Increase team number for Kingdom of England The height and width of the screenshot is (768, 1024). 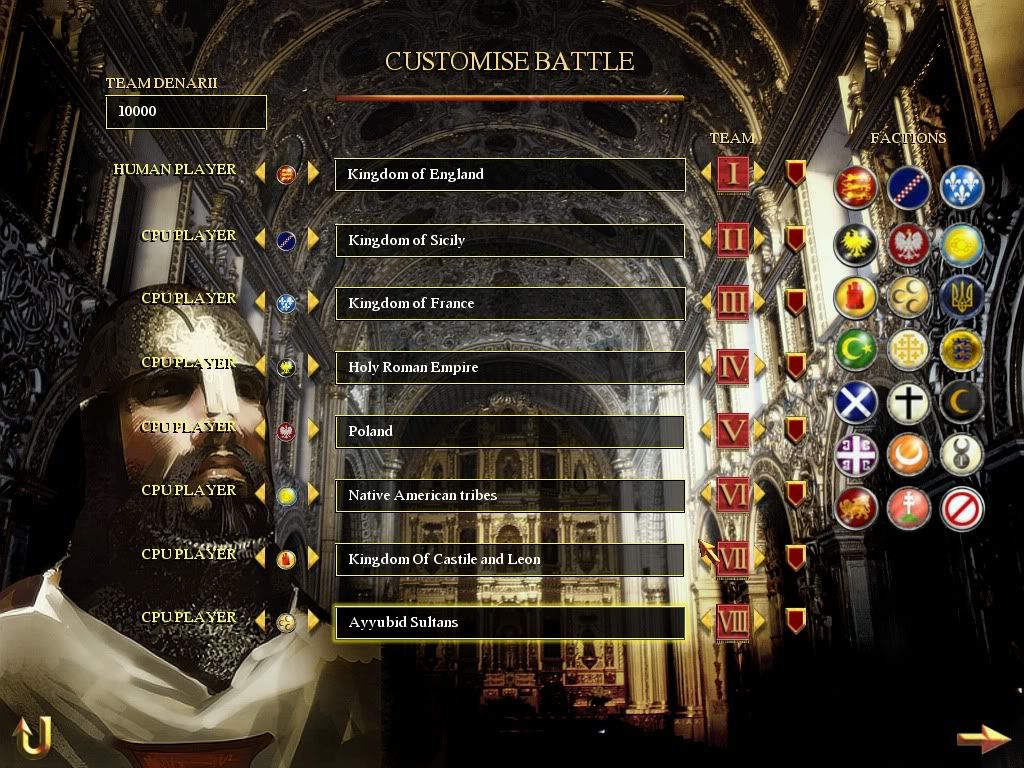tap(760, 174)
